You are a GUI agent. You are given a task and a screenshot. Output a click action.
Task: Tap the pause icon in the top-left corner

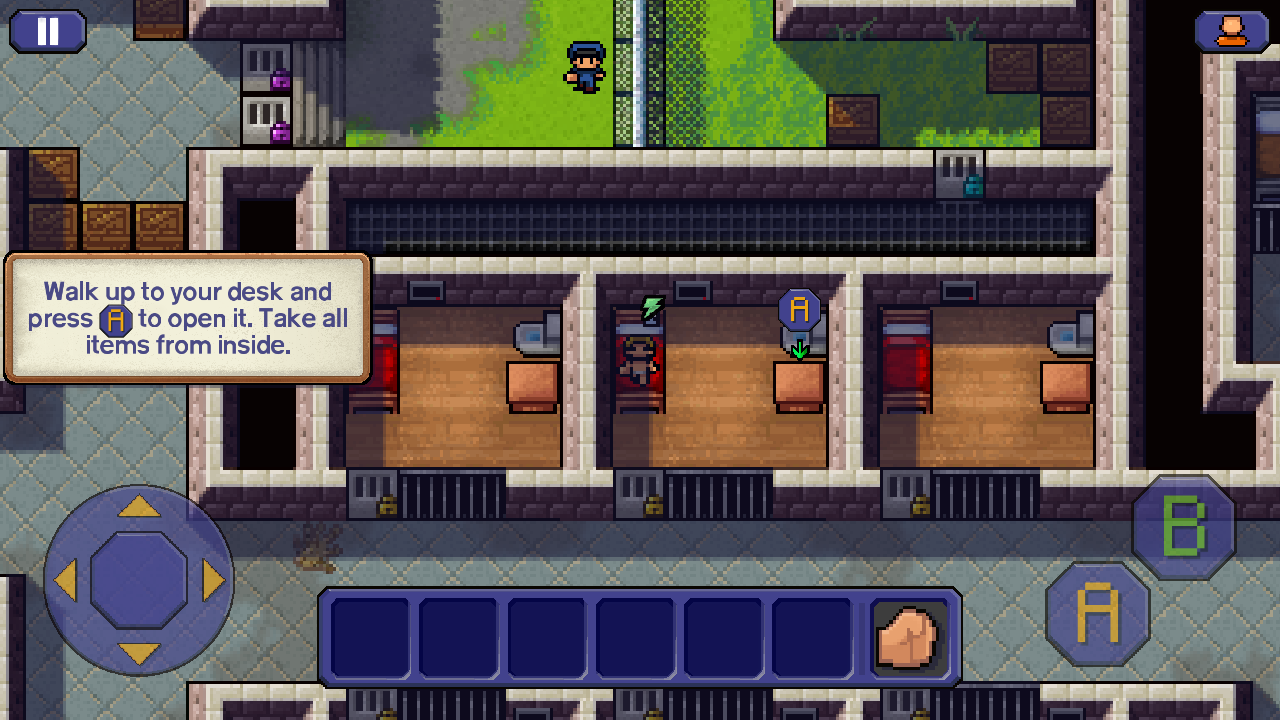47,31
